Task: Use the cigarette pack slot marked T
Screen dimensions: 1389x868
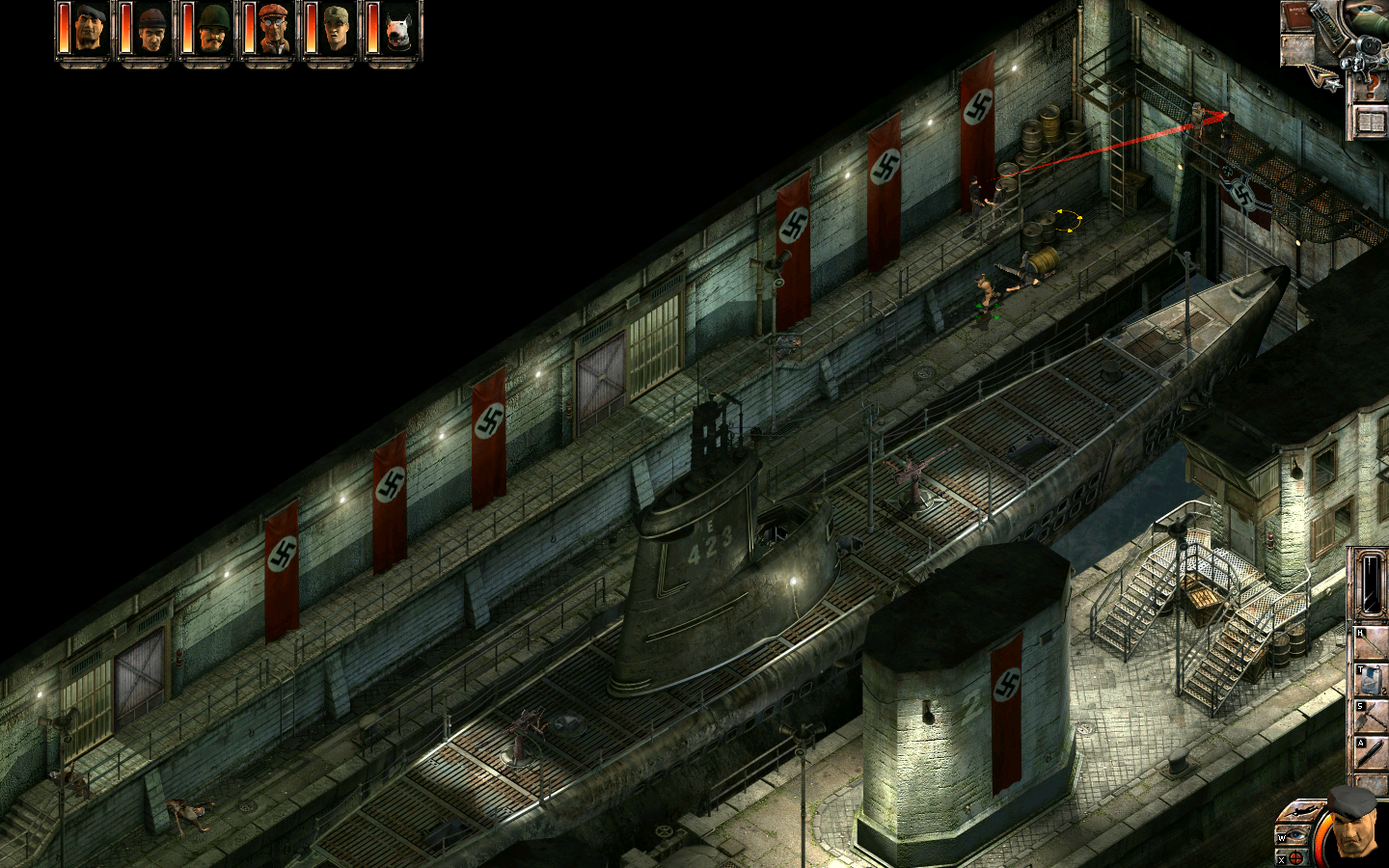Action: click(1372, 680)
